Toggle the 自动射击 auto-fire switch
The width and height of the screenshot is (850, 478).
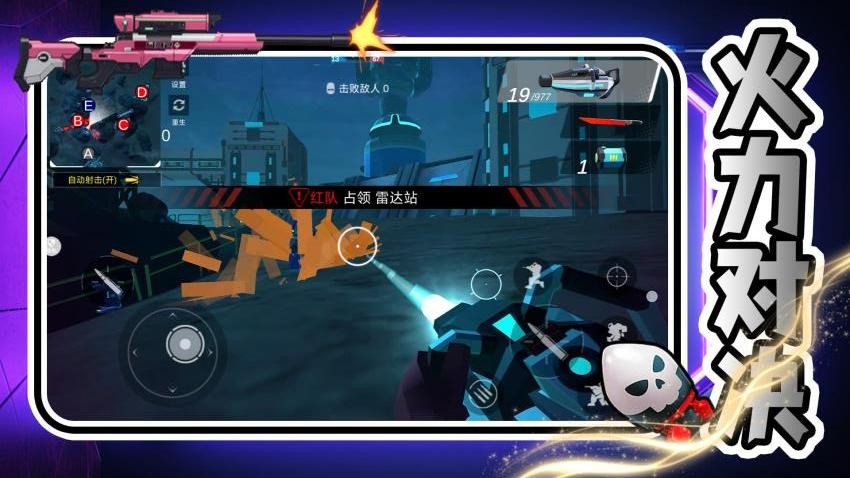point(100,180)
